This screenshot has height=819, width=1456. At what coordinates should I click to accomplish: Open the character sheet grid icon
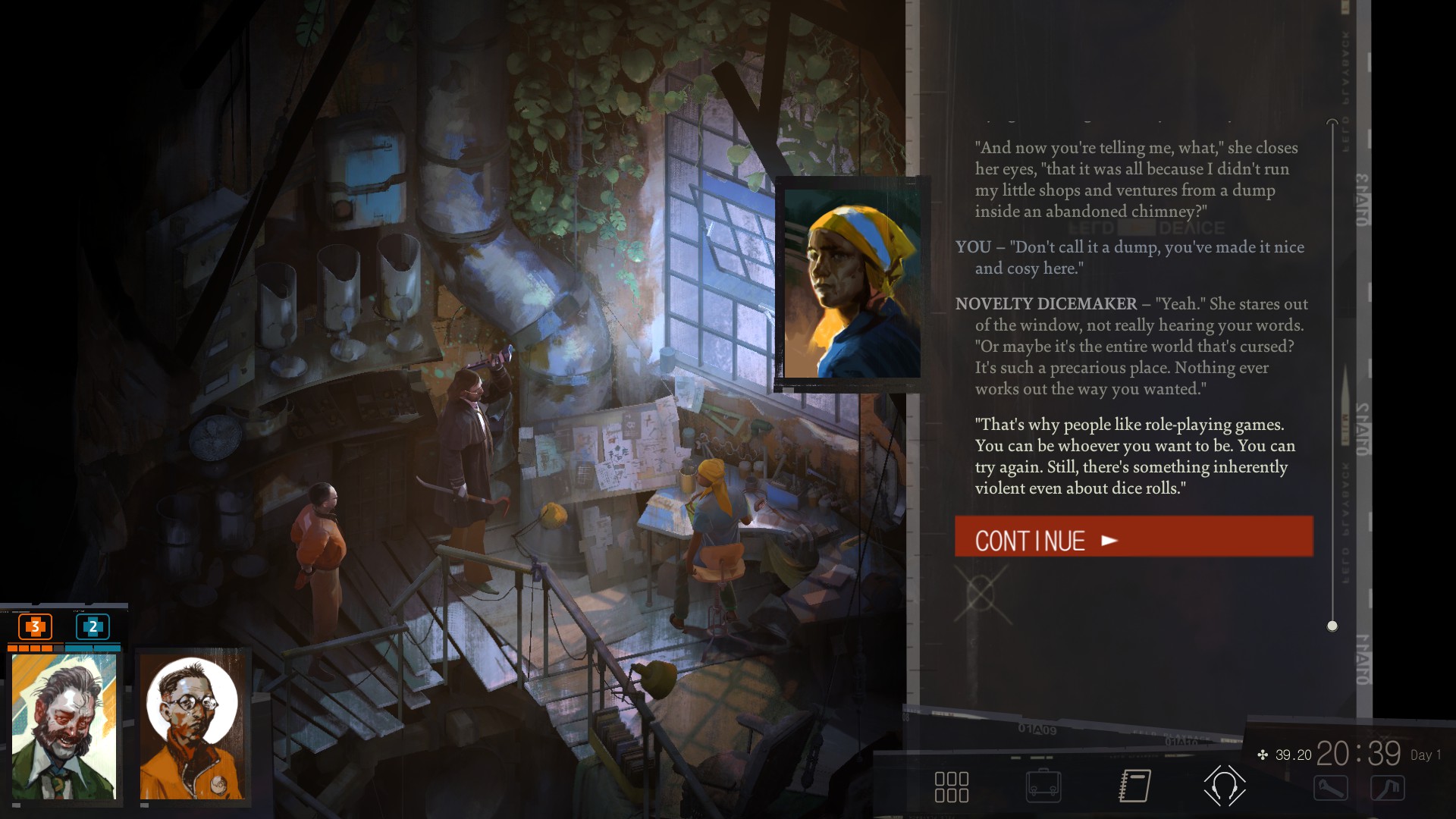click(954, 788)
